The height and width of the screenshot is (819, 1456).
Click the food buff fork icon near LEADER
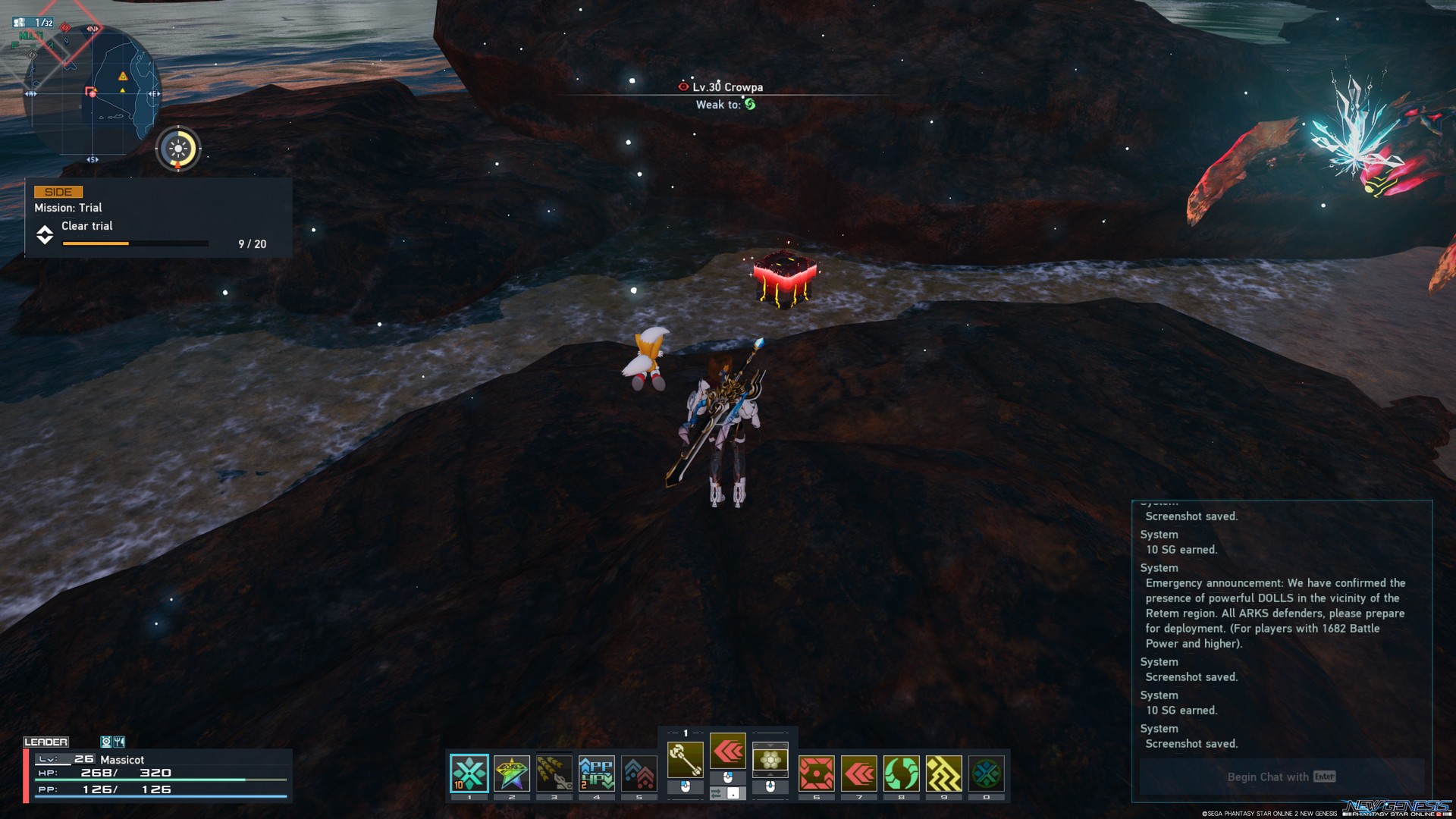click(x=119, y=742)
